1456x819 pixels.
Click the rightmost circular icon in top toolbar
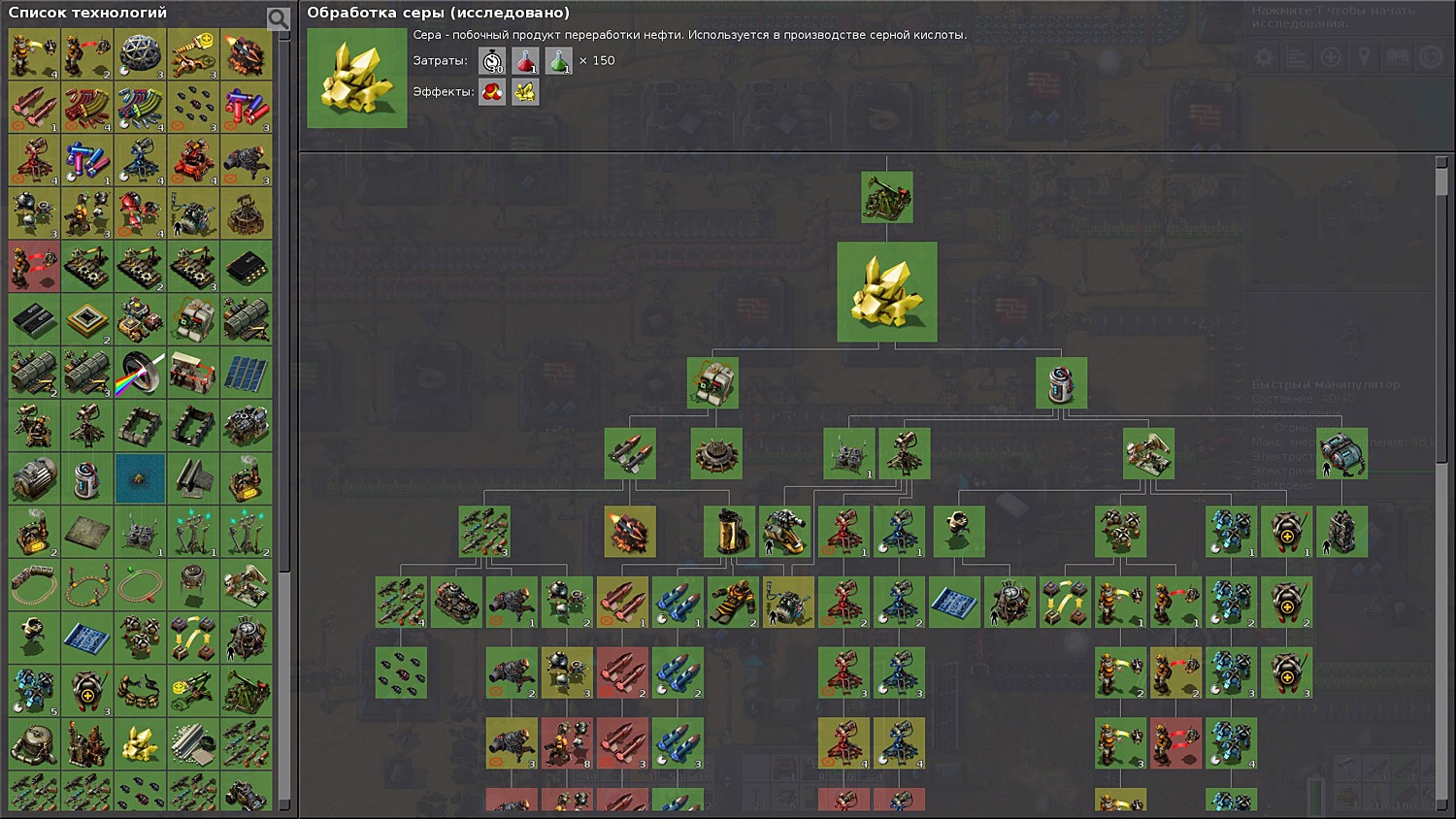[1432, 57]
